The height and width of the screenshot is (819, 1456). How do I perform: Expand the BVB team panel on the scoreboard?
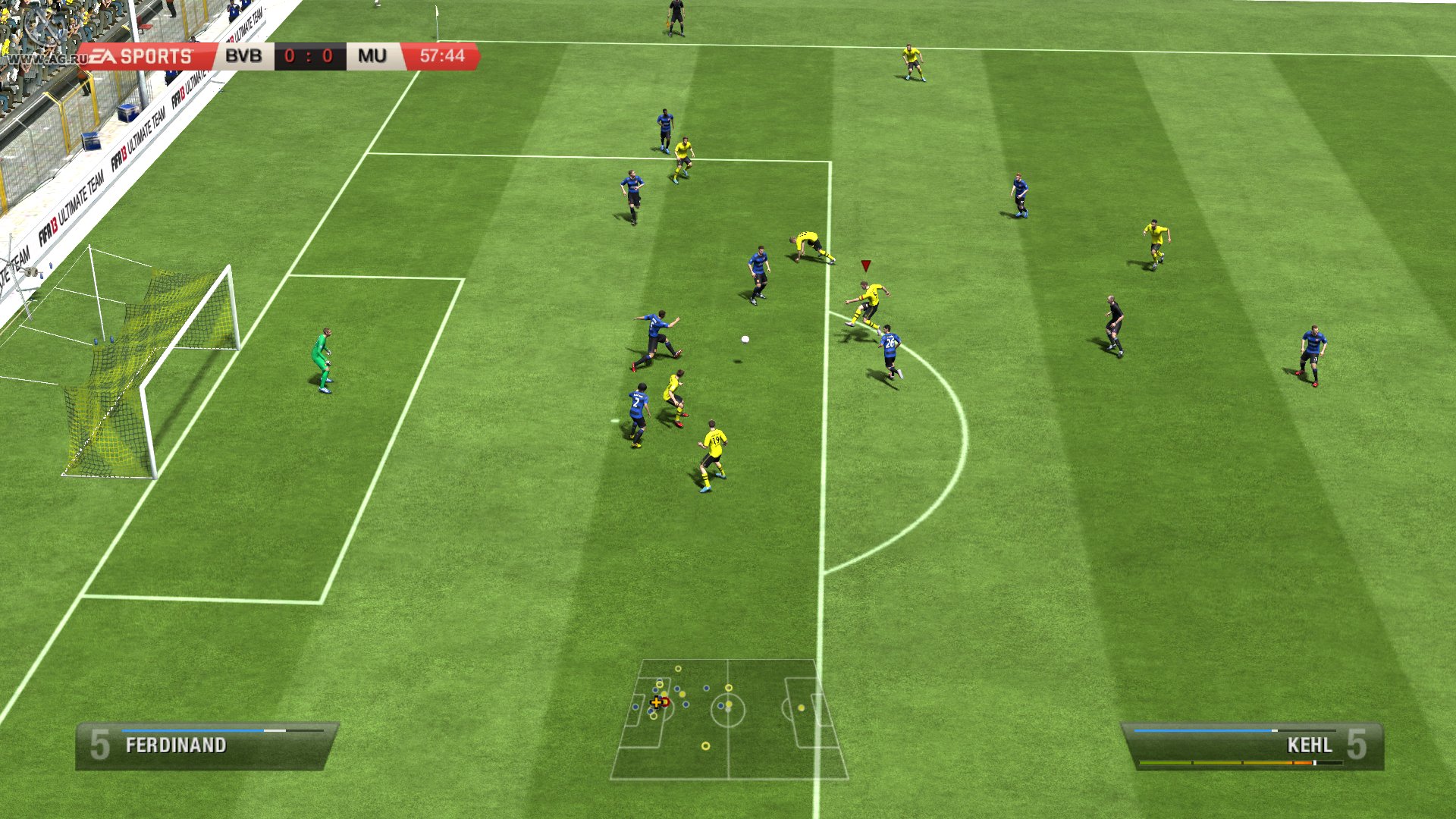243,55
